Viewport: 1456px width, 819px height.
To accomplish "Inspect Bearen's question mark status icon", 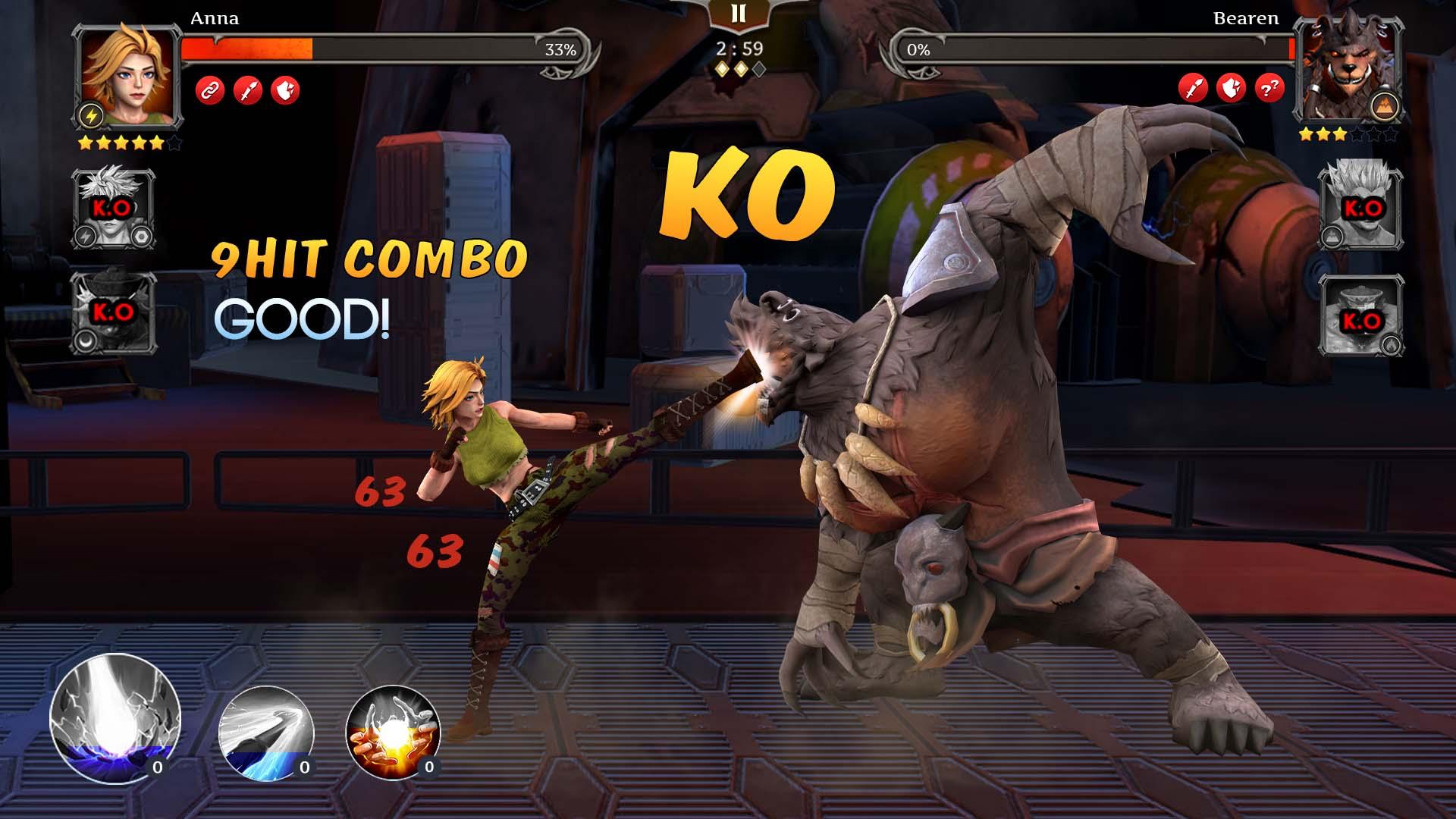I will pos(1269,89).
